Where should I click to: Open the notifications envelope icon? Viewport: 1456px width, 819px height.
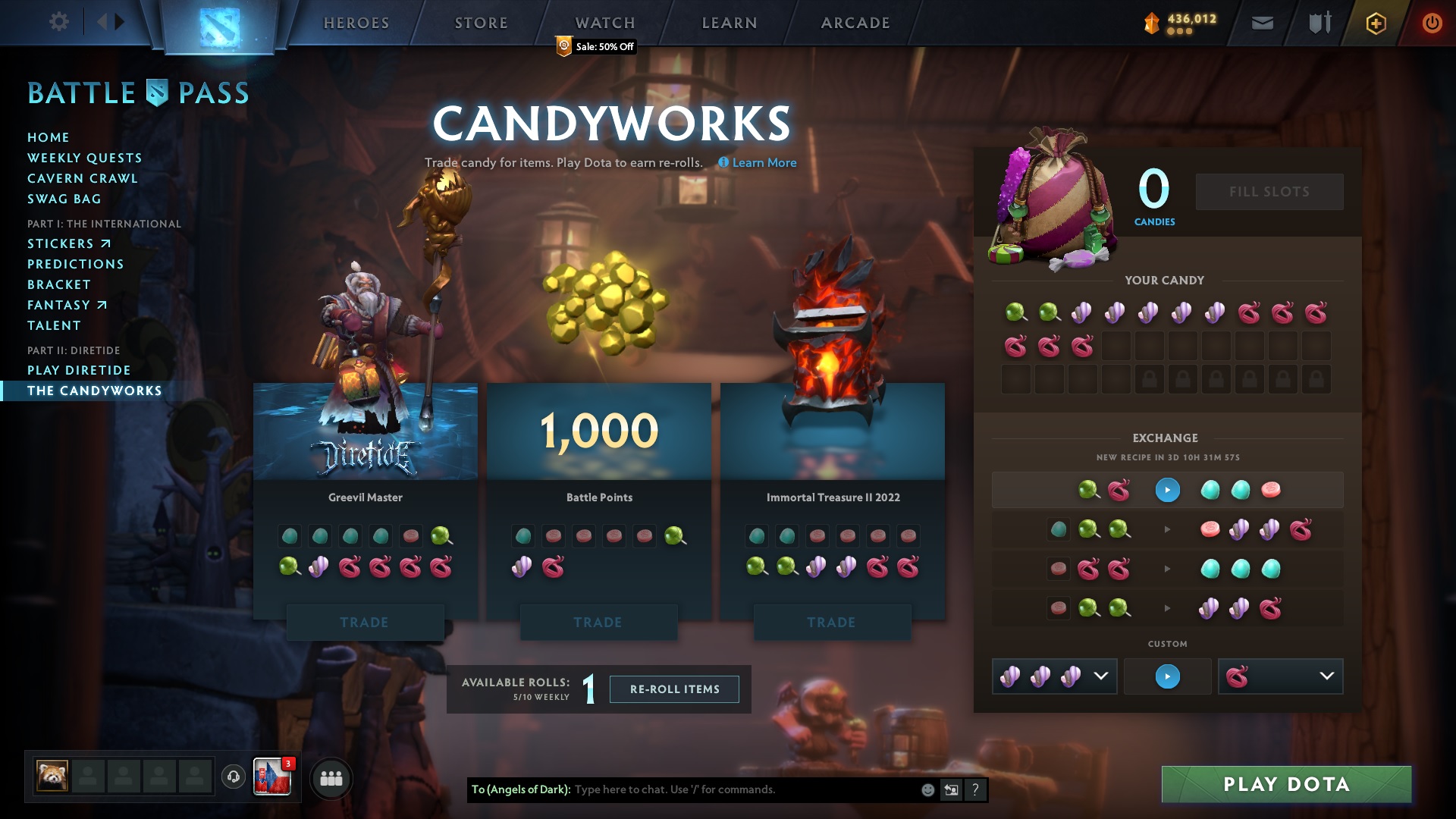1262,23
